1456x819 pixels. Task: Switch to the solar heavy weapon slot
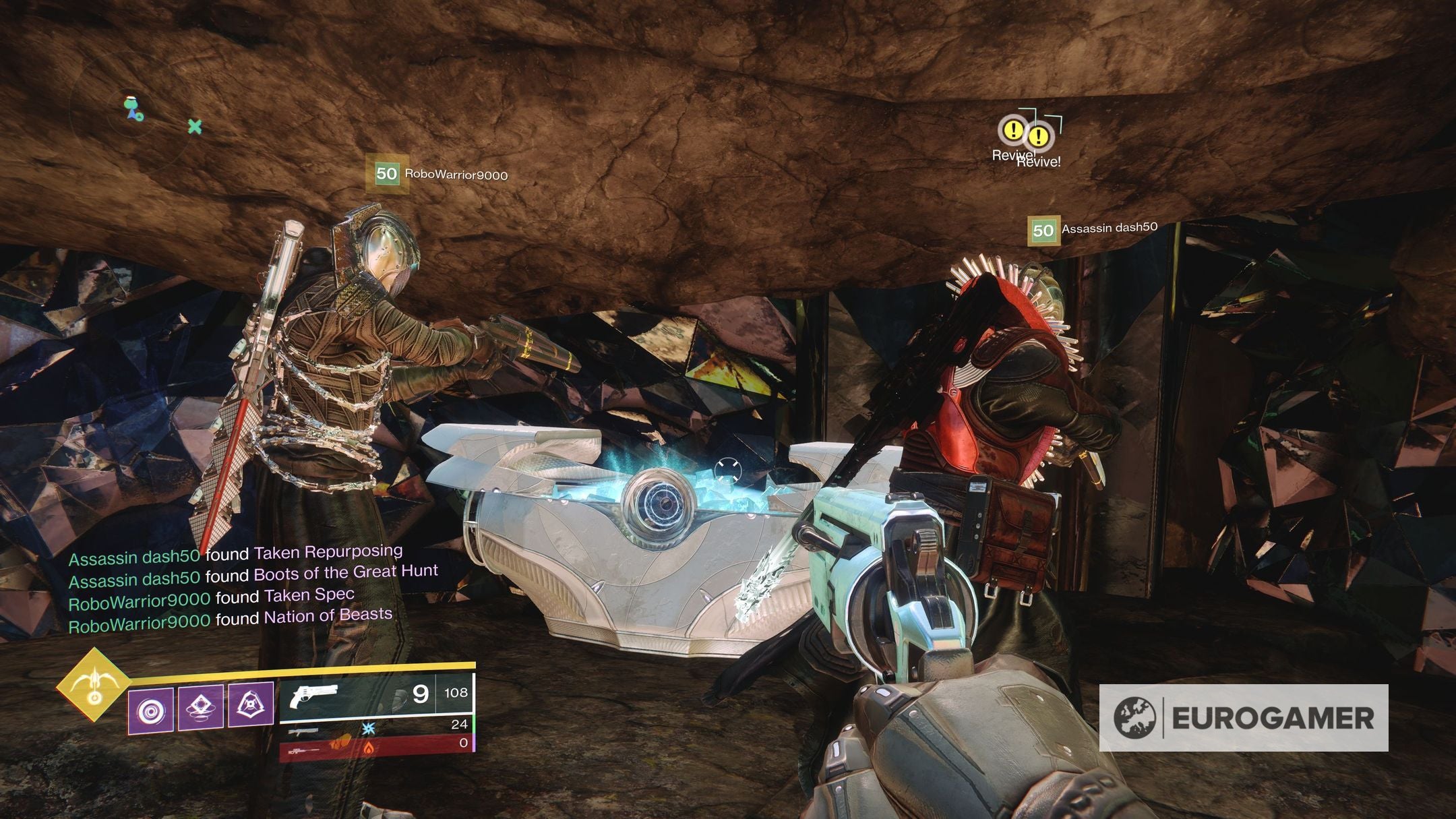click(376, 746)
